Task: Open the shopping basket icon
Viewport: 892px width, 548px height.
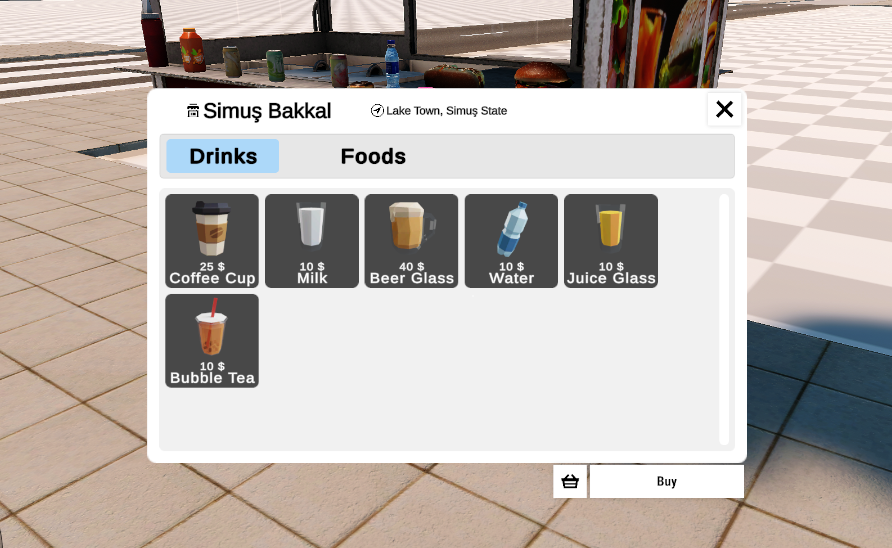Action: click(570, 481)
